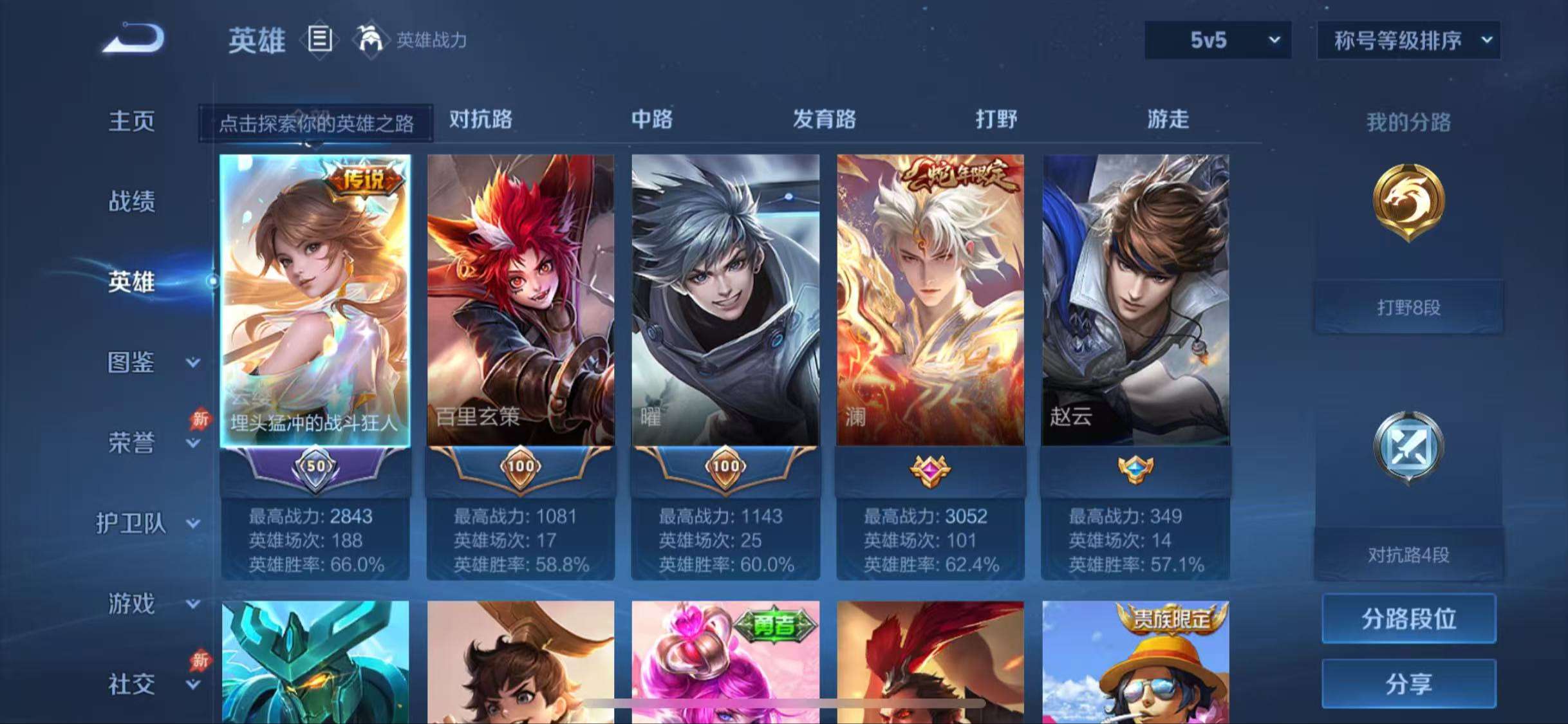Switch to the 中路 lane tab
Screen dimensions: 1568x724
click(x=651, y=120)
